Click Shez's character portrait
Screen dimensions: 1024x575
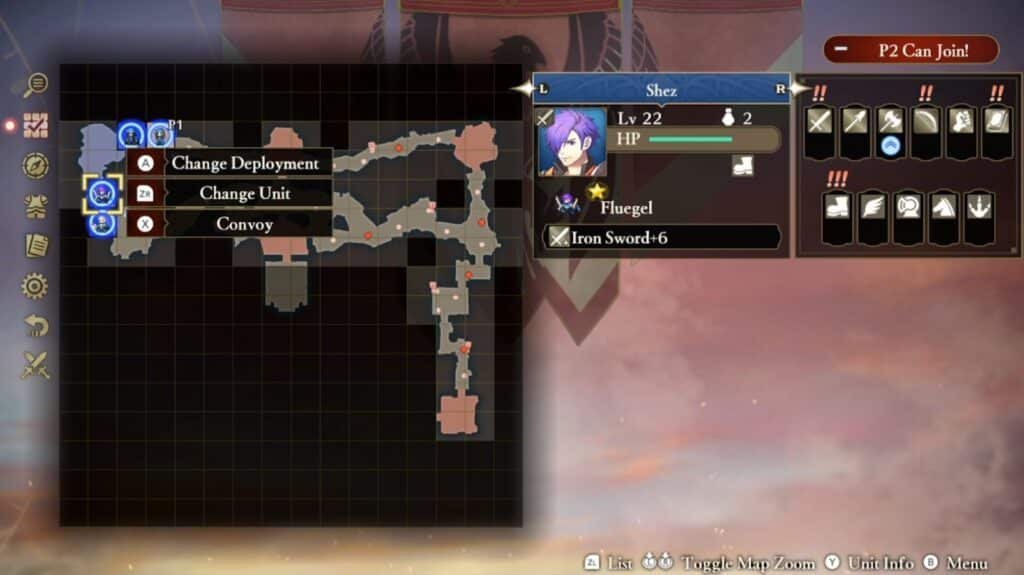pyautogui.click(x=571, y=142)
